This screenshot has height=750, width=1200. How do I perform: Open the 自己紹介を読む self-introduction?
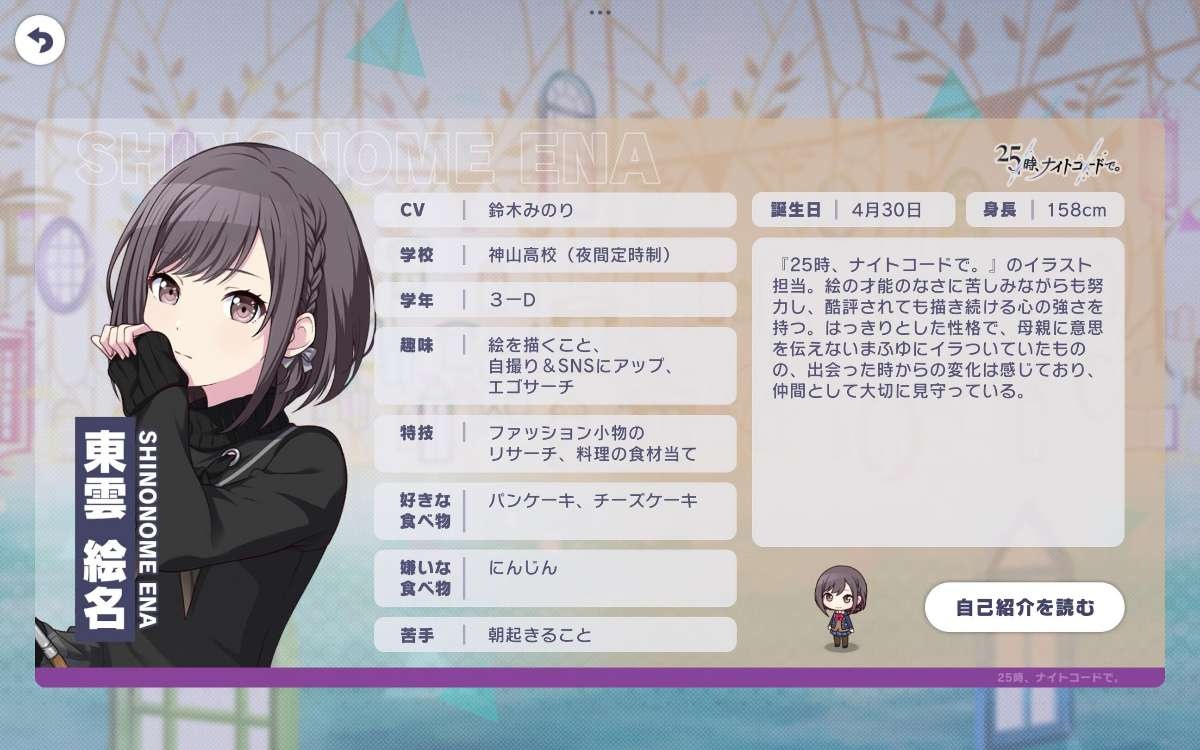click(1025, 607)
